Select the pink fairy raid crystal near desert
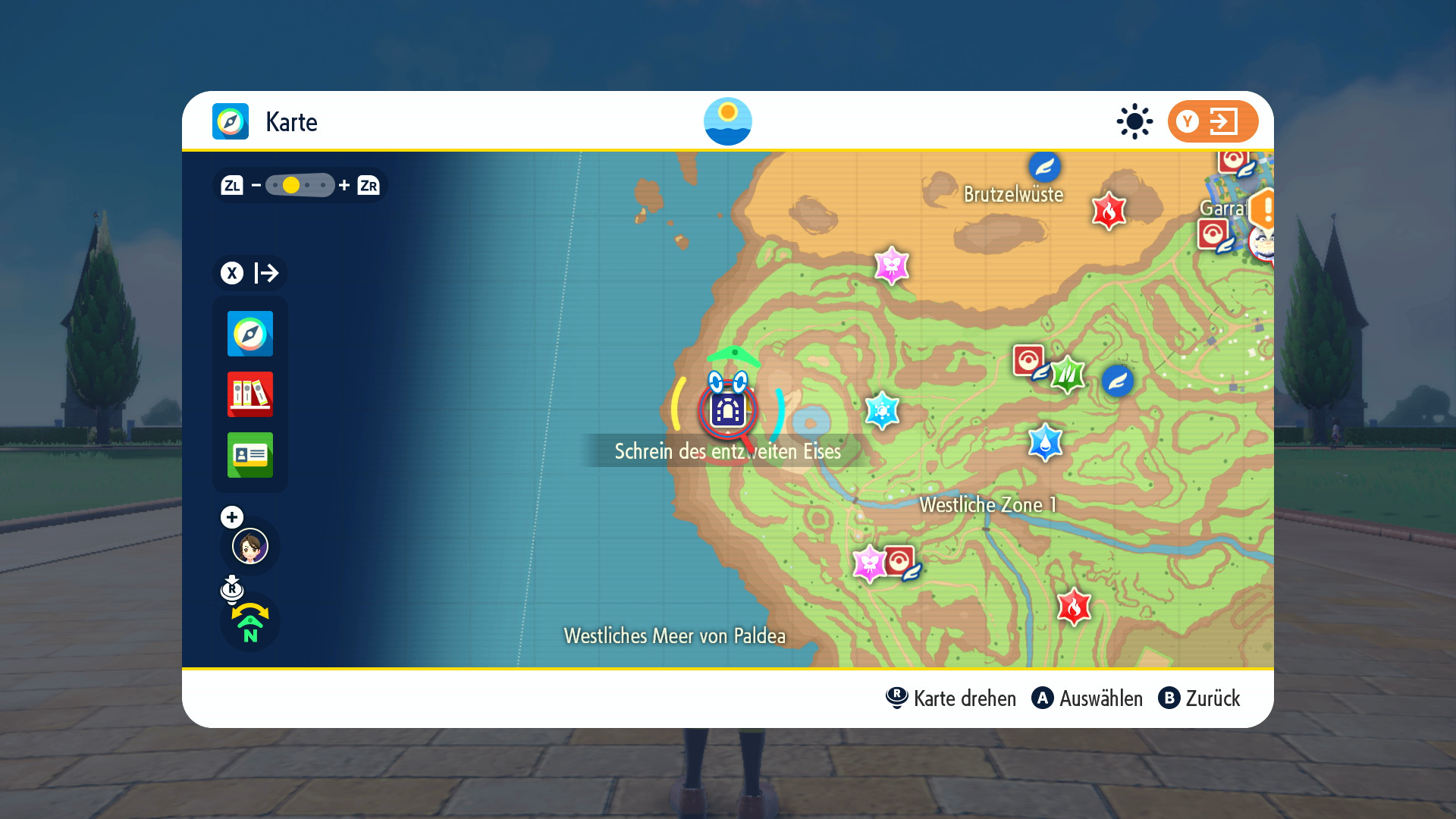1456x819 pixels. 891,265
